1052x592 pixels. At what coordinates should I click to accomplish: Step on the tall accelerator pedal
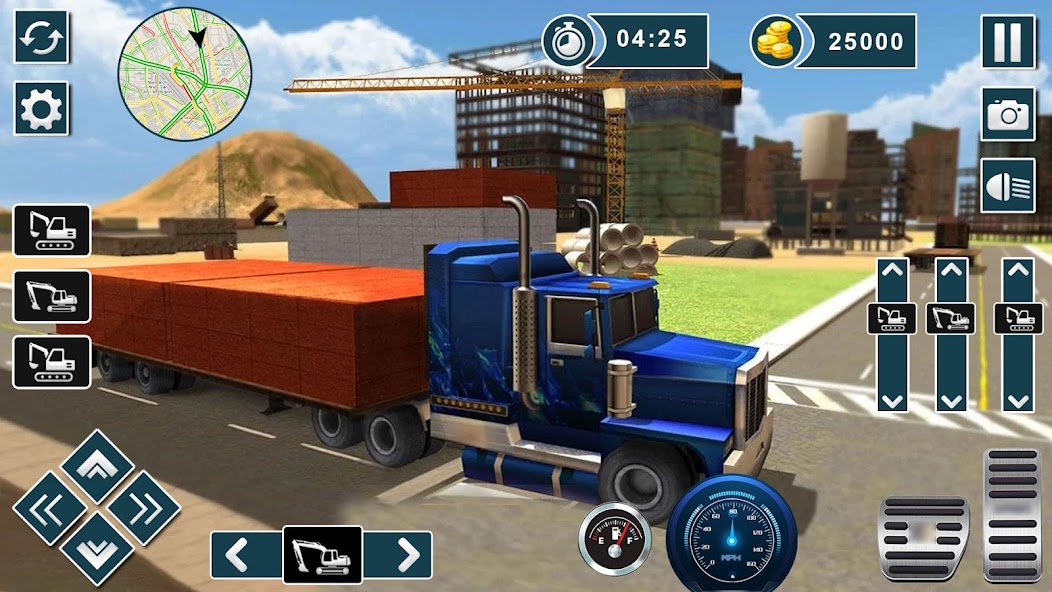click(x=1012, y=515)
